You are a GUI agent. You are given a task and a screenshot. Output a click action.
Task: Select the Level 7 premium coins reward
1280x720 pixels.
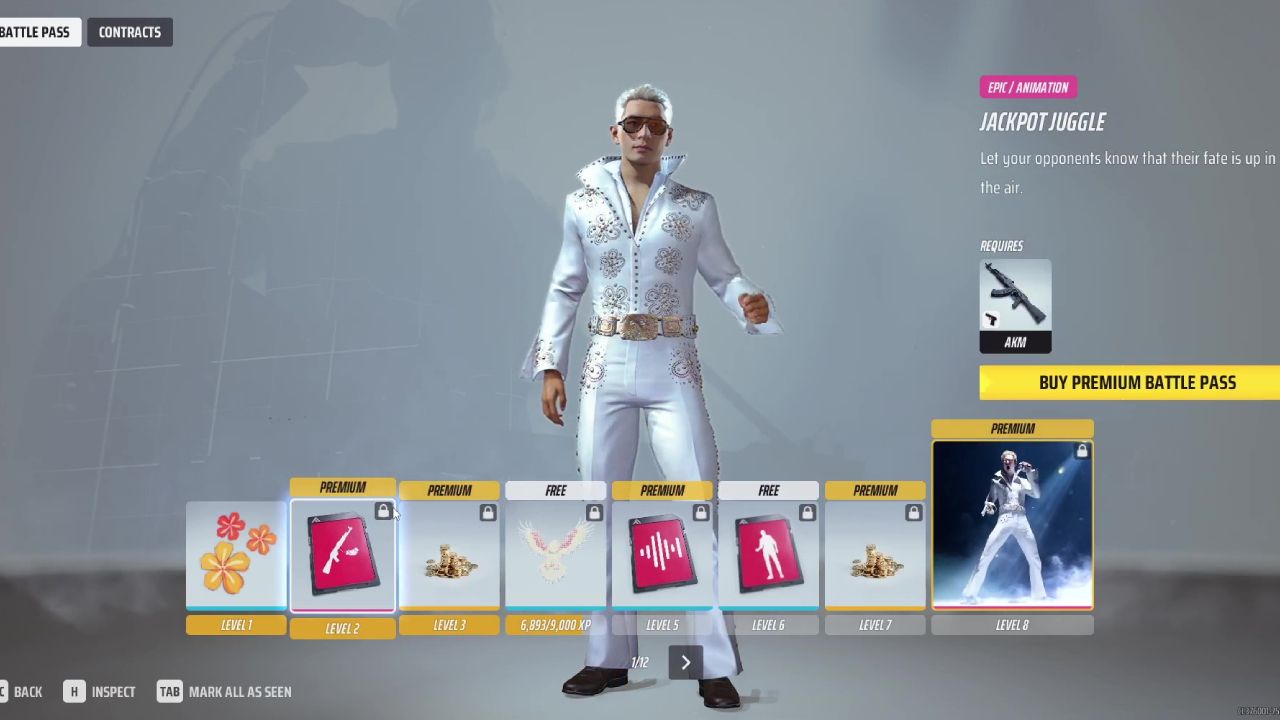pos(875,555)
